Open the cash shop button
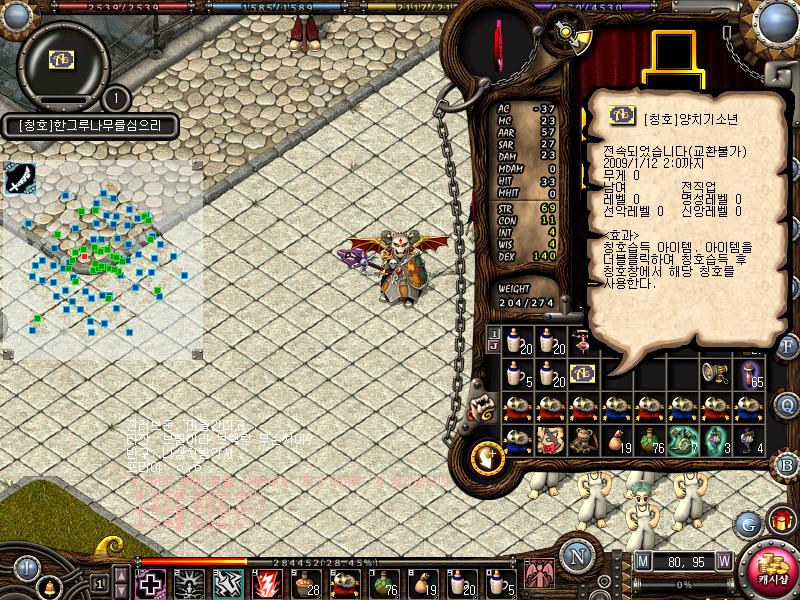800x600 pixels. coord(772,571)
